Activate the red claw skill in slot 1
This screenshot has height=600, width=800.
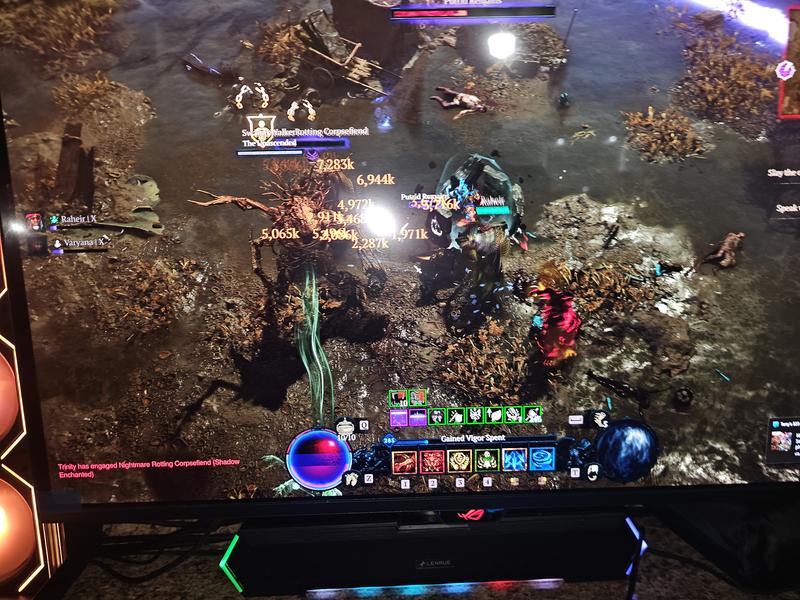pos(404,461)
